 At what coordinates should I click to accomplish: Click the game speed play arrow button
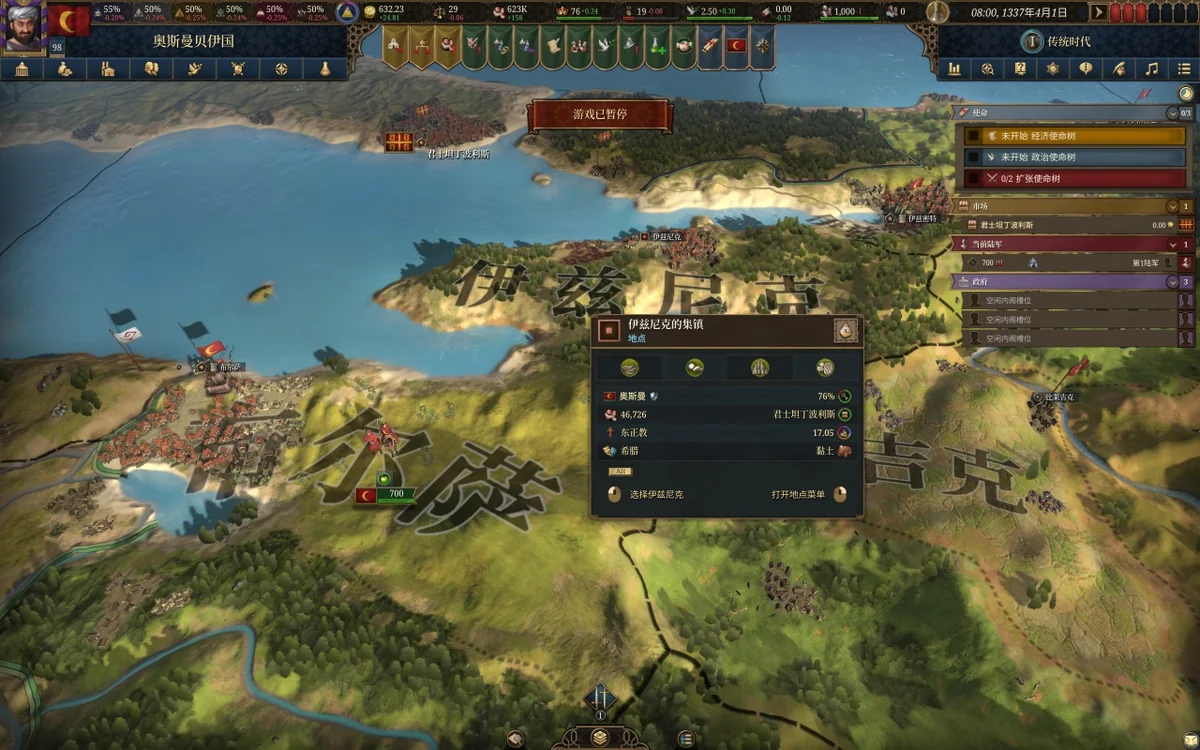pos(1098,12)
